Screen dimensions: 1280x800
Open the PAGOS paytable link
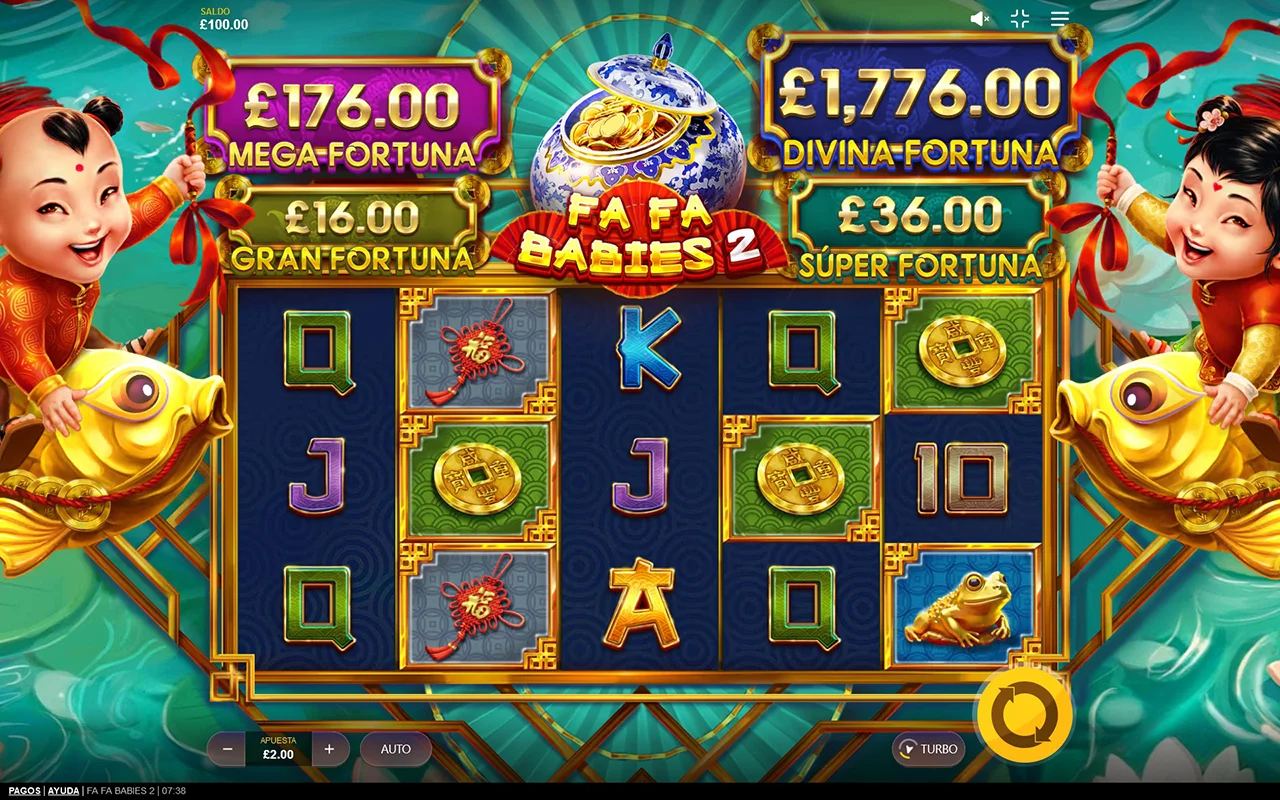22,791
